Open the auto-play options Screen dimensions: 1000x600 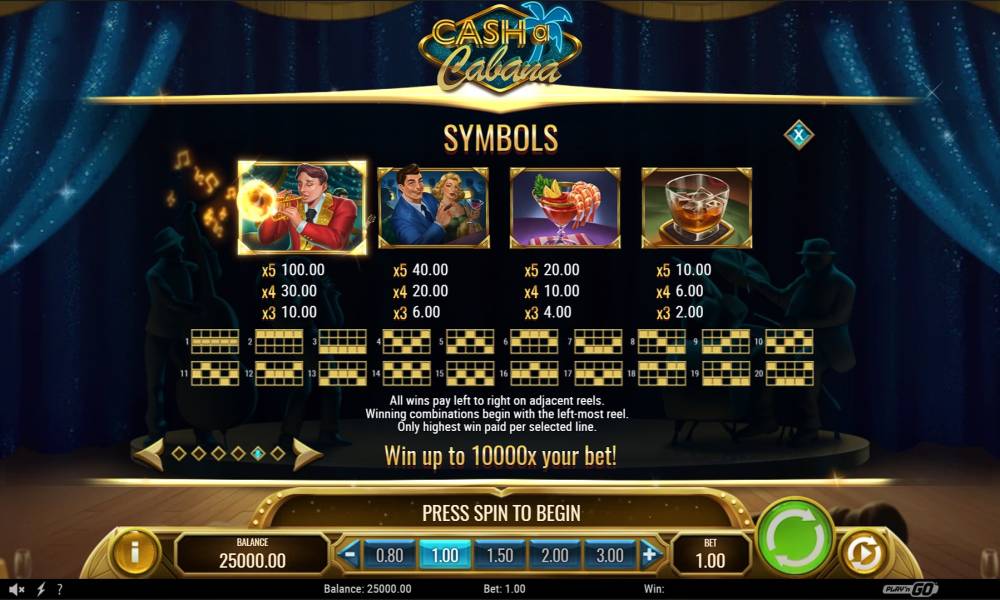pos(861,553)
